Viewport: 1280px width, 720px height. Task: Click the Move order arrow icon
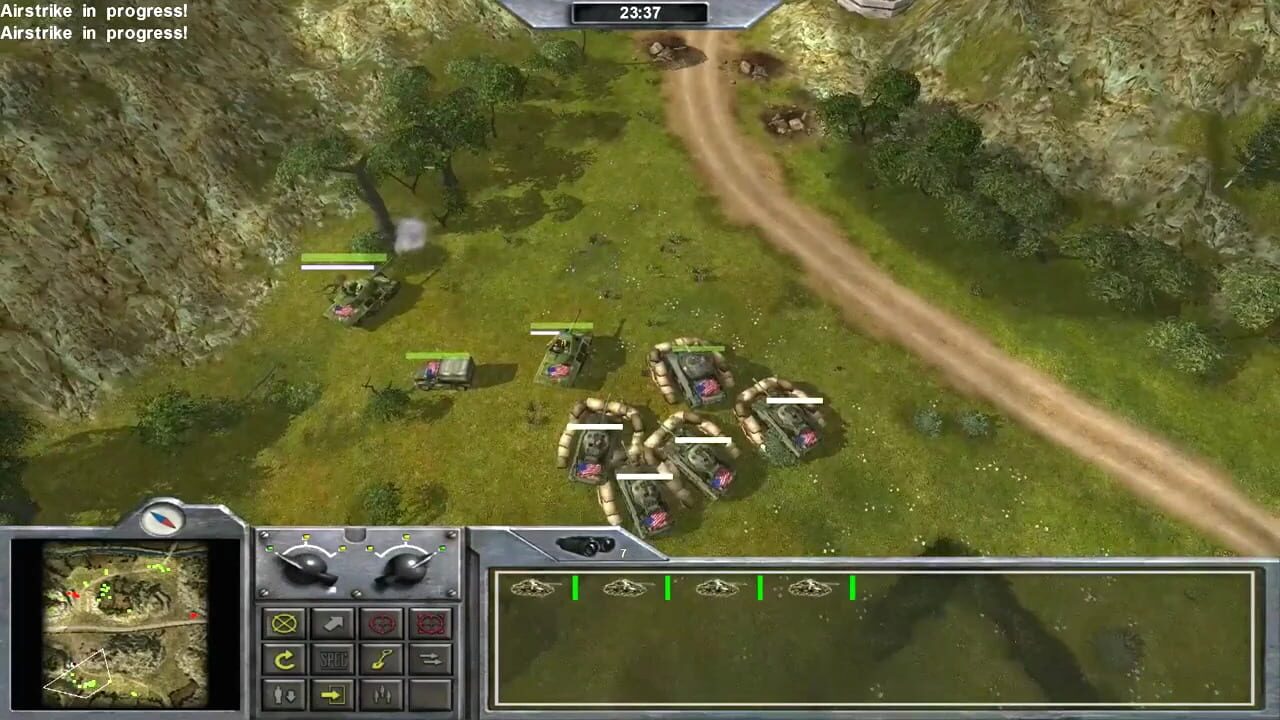tap(332, 623)
